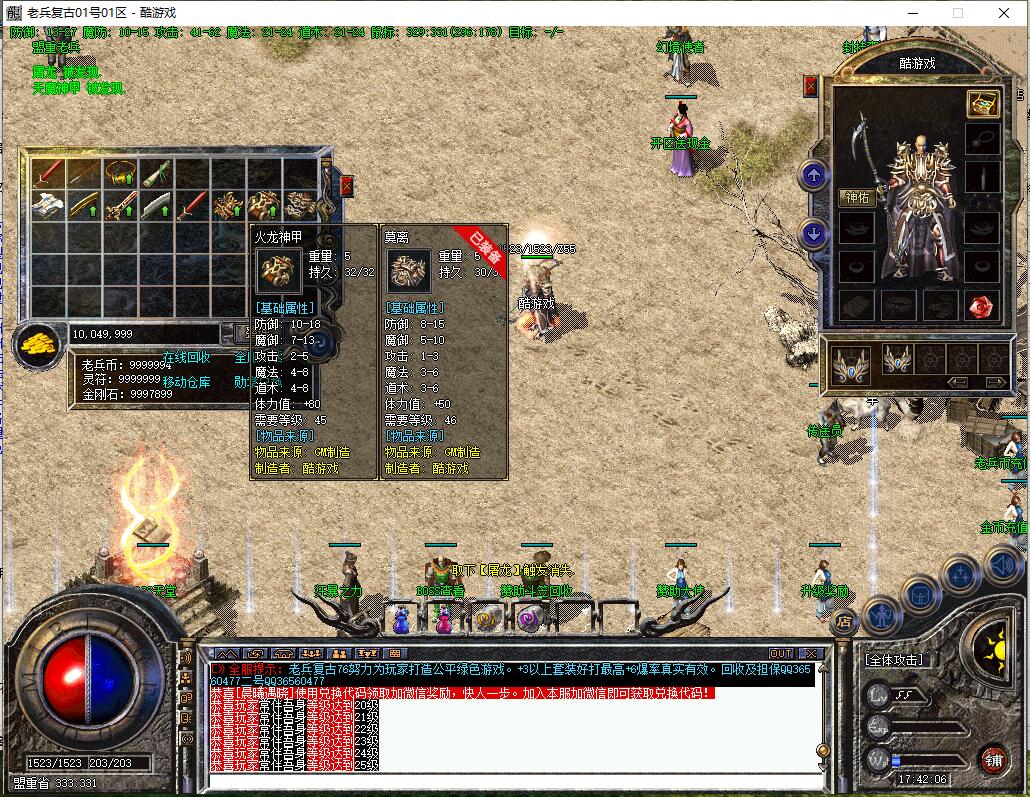Open 移动仓库 mobile warehouse

click(x=187, y=382)
